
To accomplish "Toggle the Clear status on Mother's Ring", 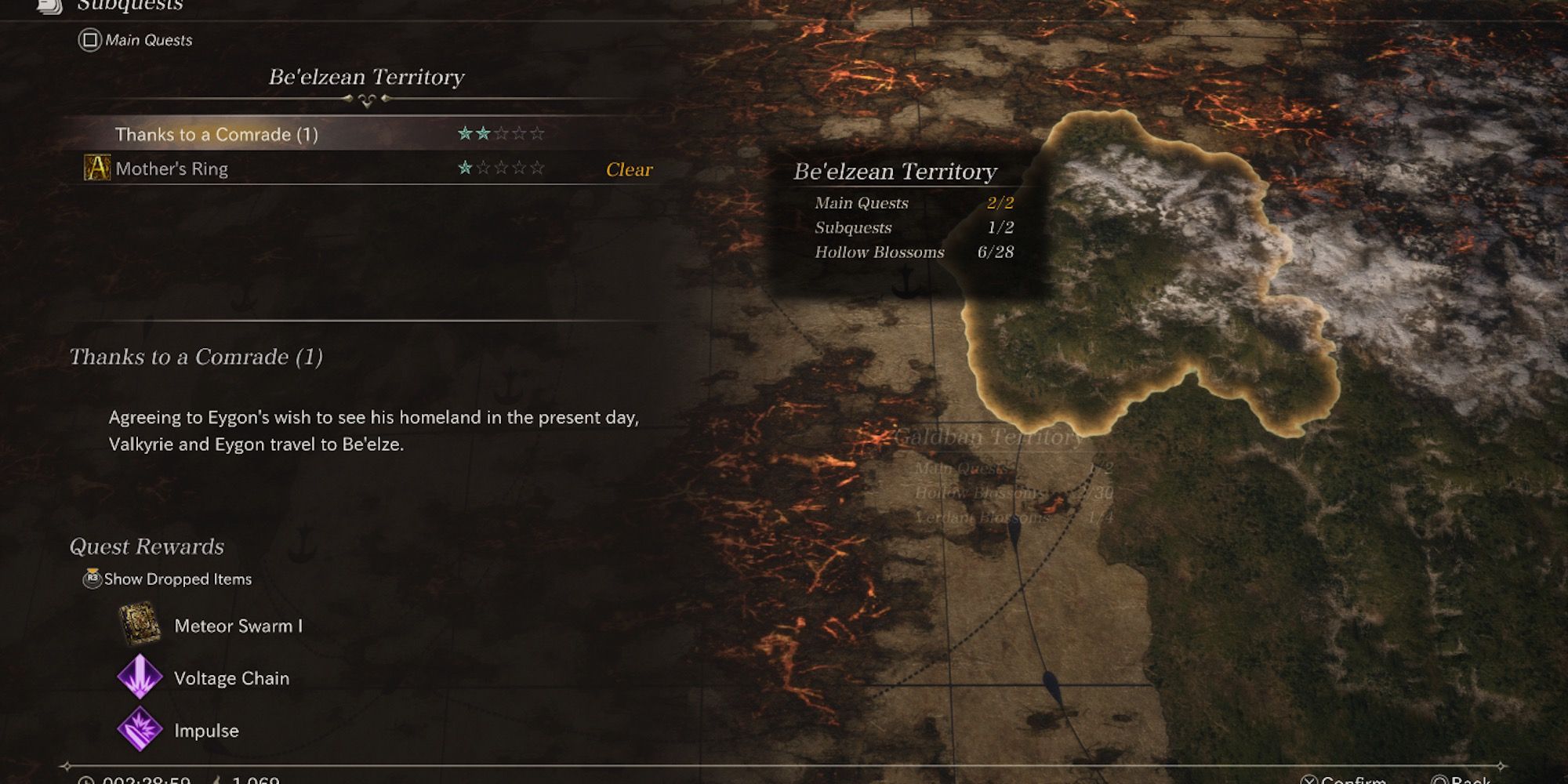I will coord(628,169).
